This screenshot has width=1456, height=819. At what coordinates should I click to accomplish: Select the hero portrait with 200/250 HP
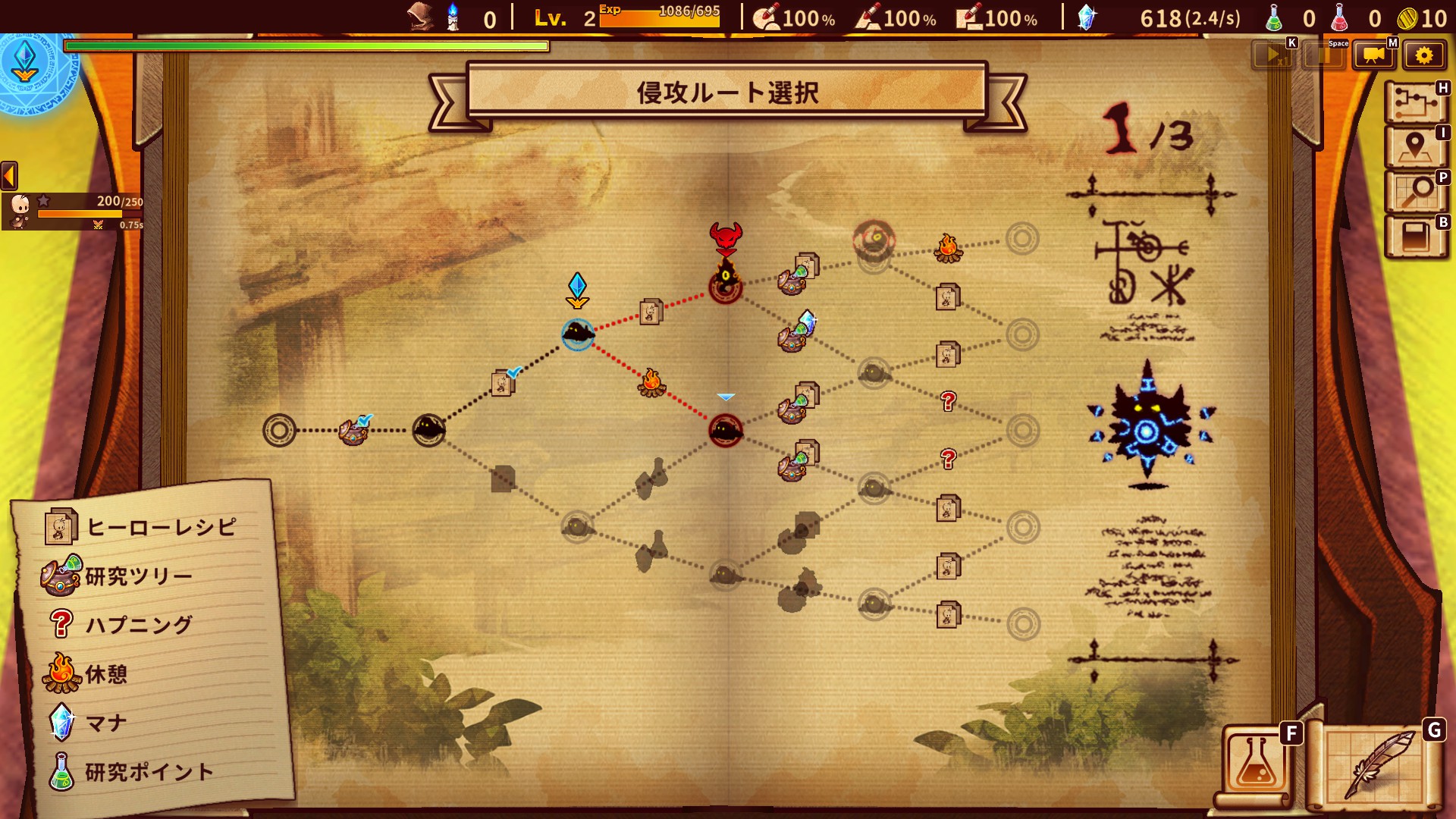[x=20, y=210]
